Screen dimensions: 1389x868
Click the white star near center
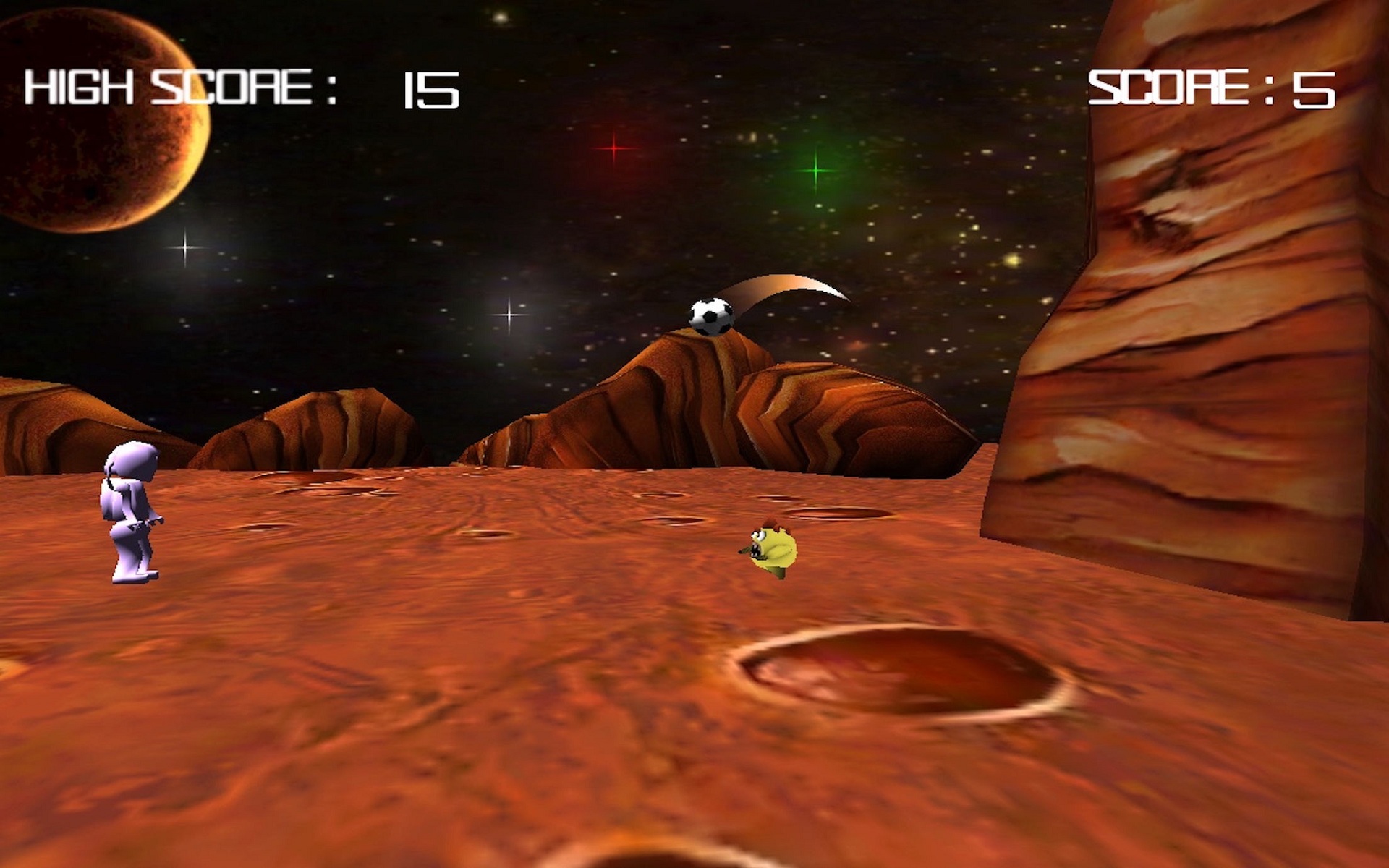[509, 315]
